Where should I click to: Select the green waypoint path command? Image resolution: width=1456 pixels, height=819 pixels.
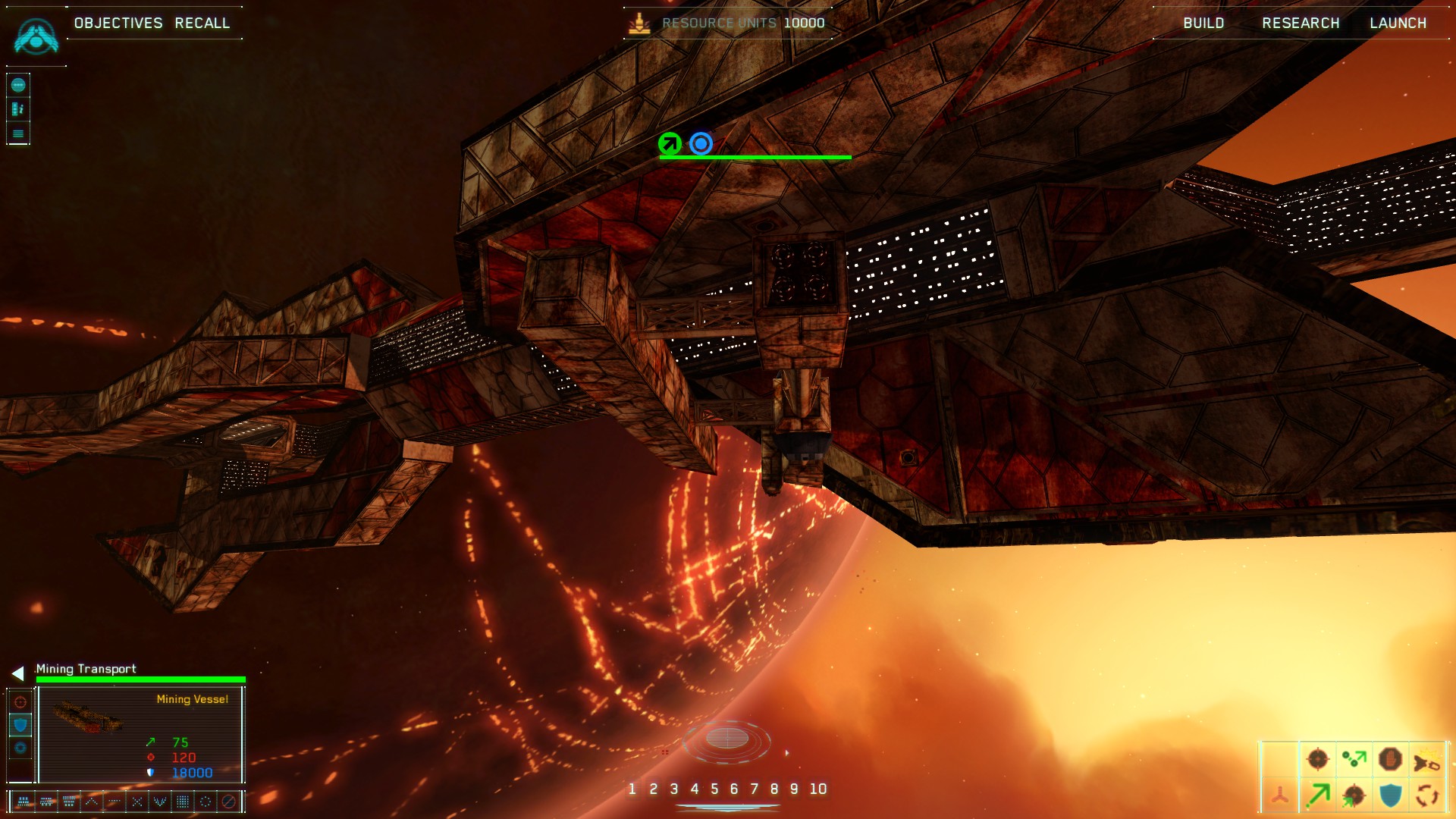coord(1354,759)
